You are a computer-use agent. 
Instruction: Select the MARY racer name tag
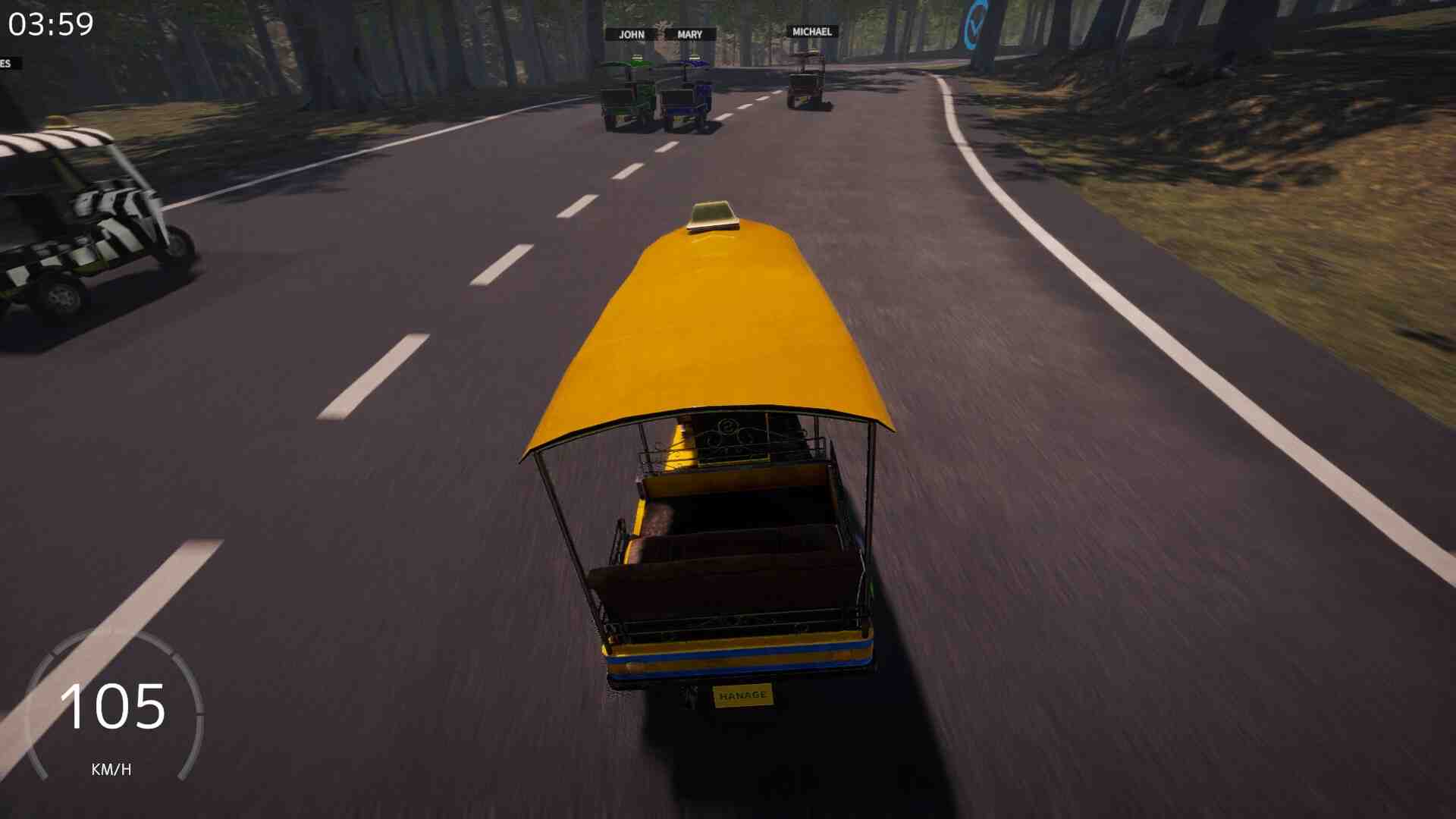click(x=689, y=35)
